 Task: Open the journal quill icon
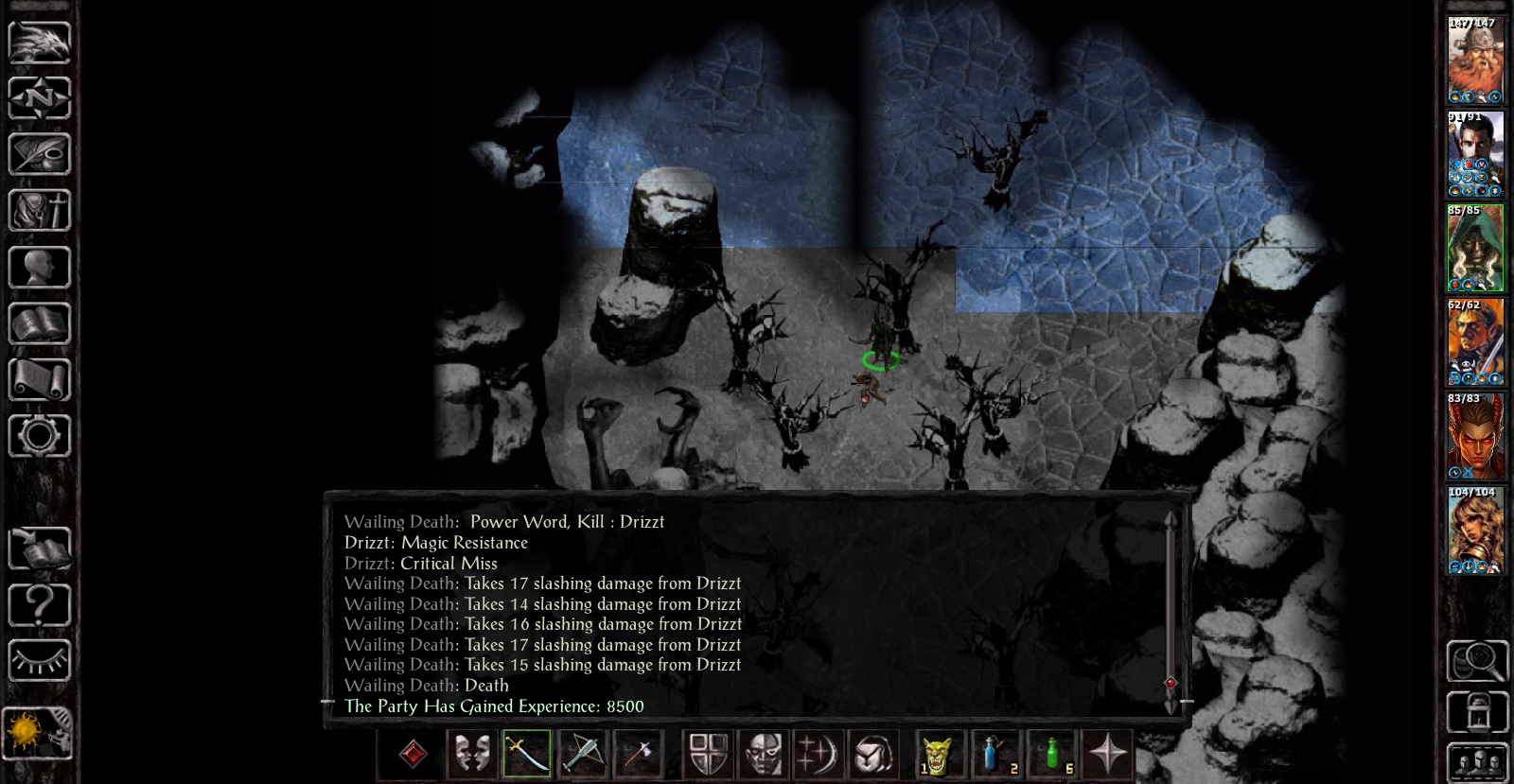tap(39, 154)
